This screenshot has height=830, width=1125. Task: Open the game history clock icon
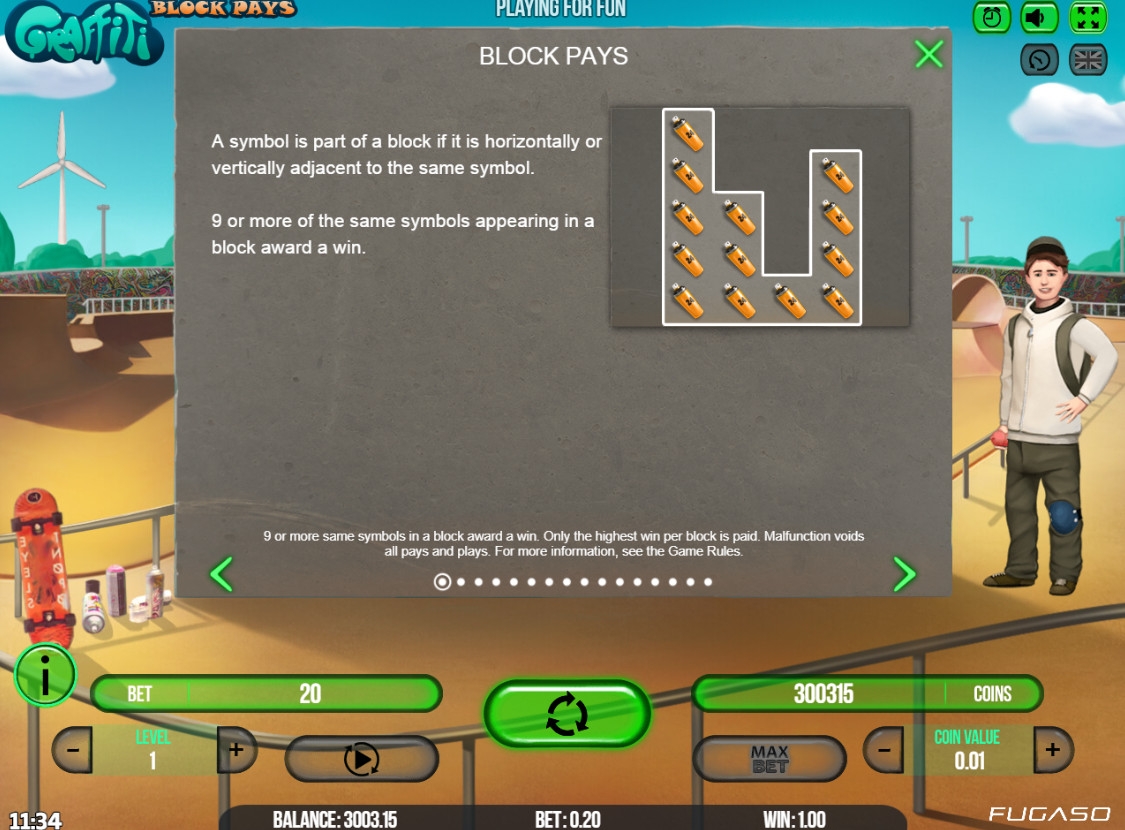click(x=1040, y=60)
